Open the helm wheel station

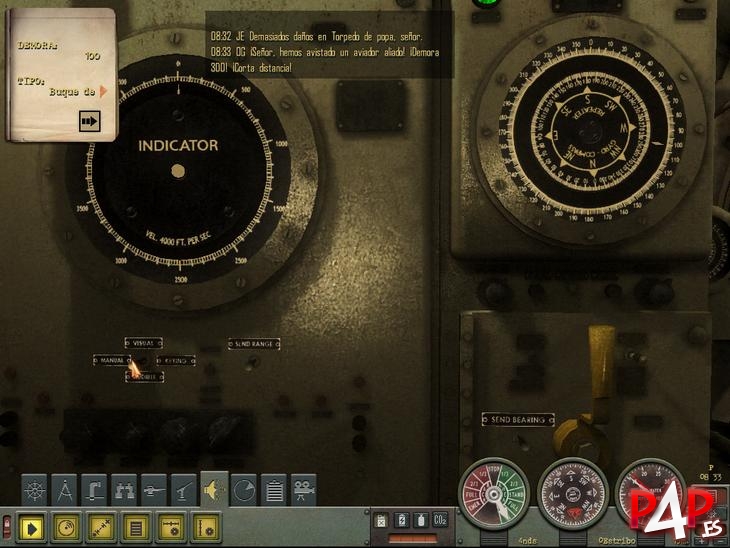[x=35, y=489]
